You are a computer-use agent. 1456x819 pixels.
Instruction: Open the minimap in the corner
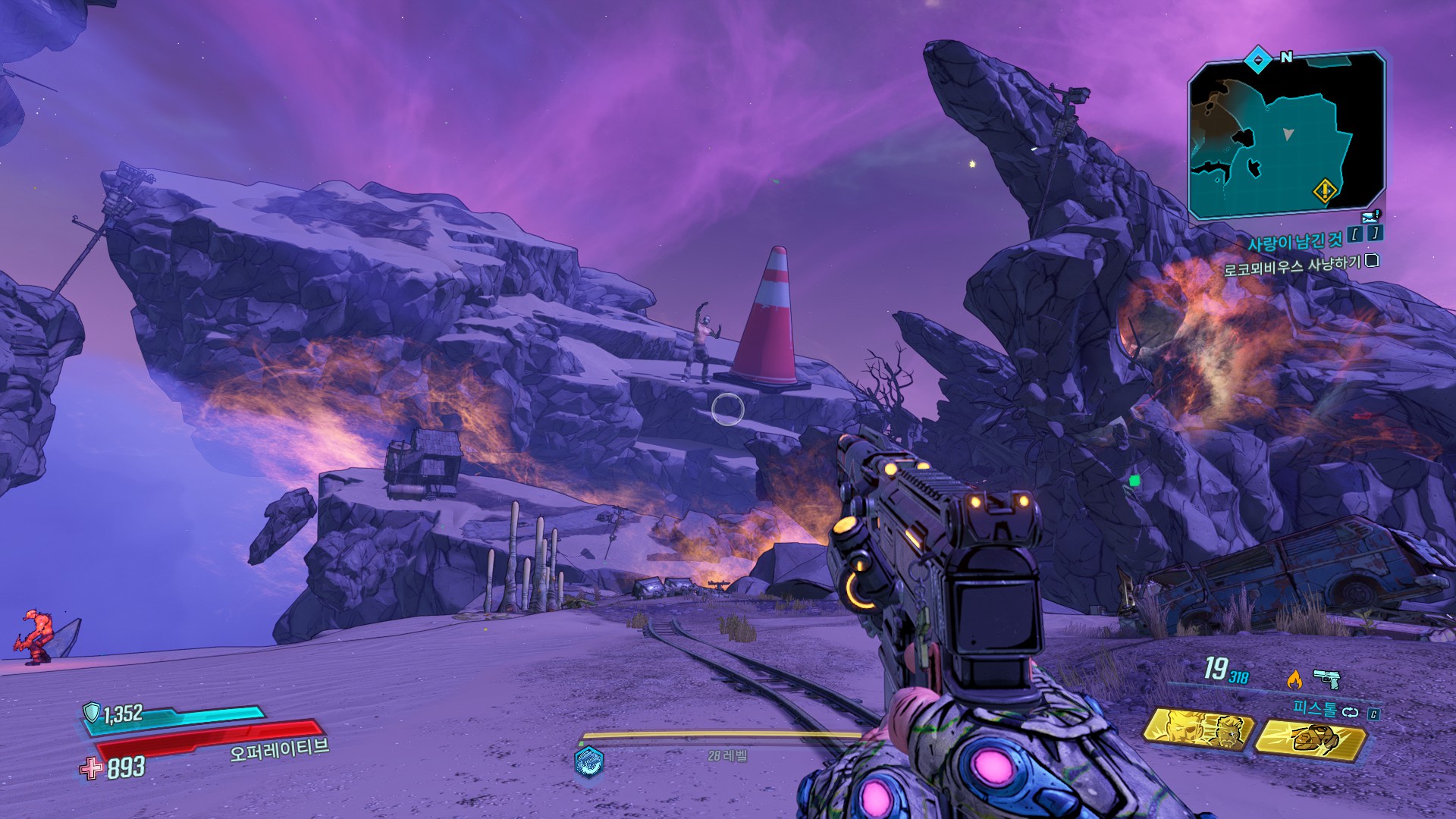(1287, 136)
